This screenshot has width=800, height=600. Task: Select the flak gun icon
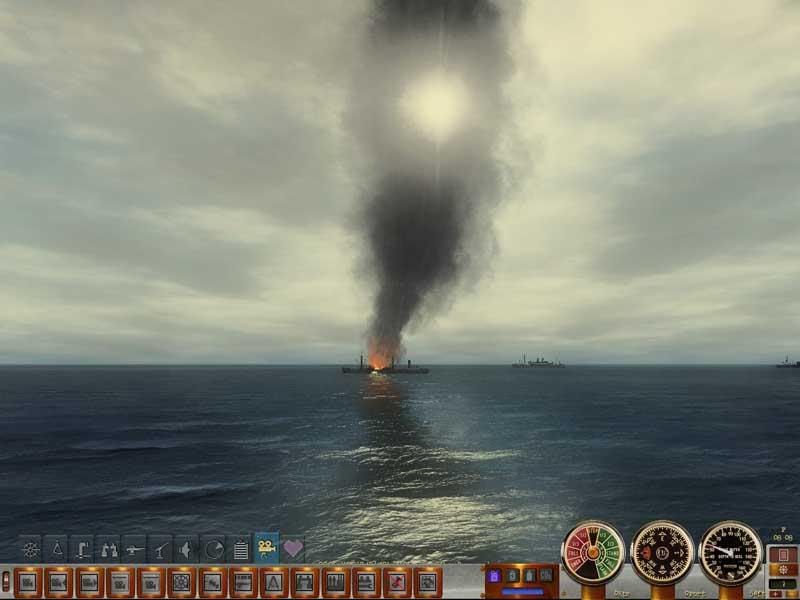tap(161, 549)
